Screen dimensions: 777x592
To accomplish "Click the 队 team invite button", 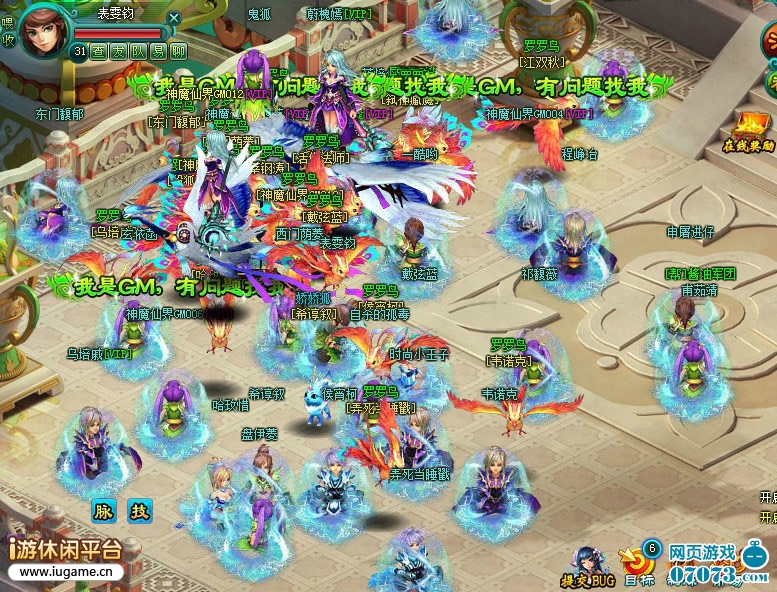I will (x=139, y=51).
